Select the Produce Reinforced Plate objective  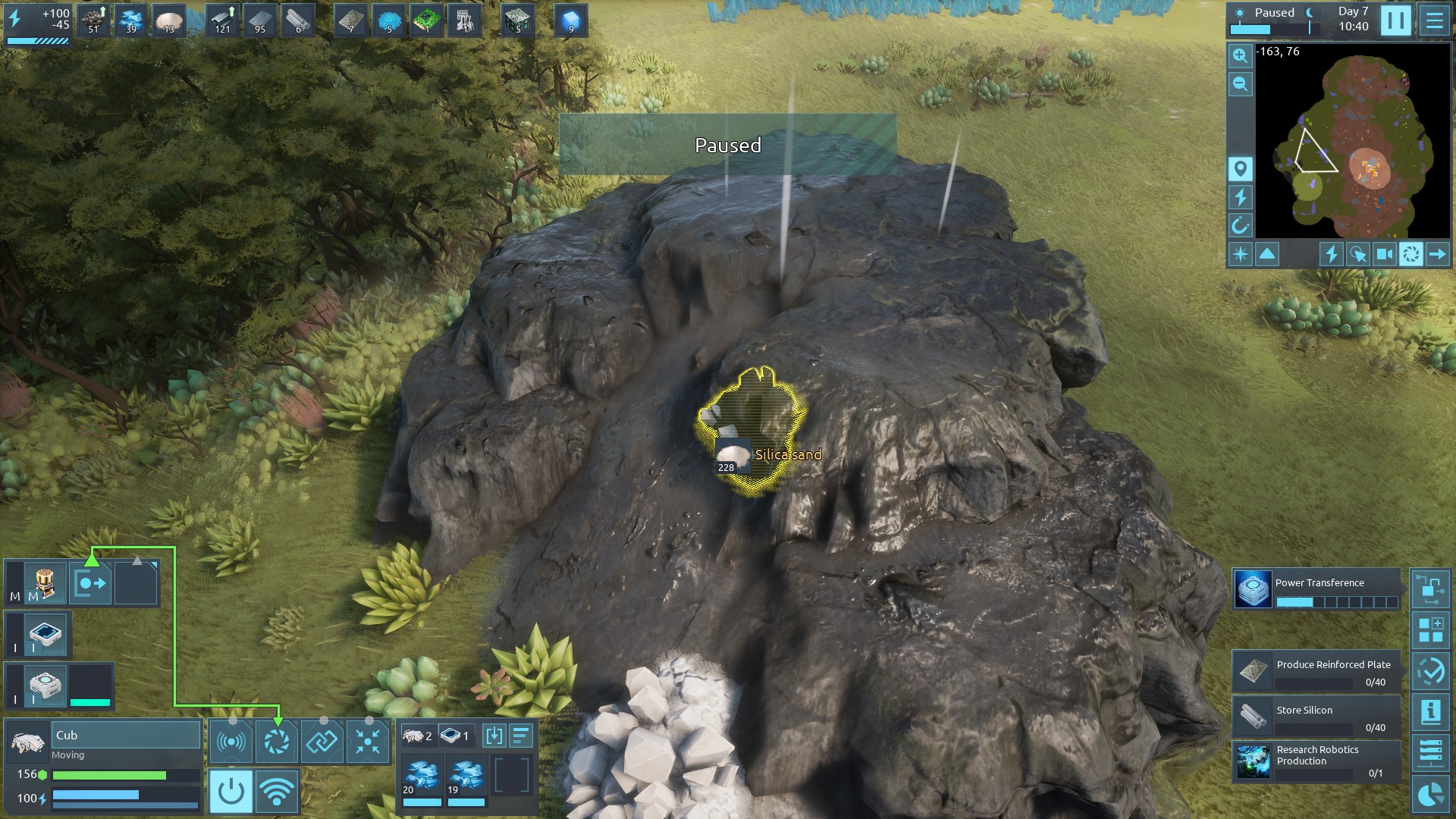1316,672
